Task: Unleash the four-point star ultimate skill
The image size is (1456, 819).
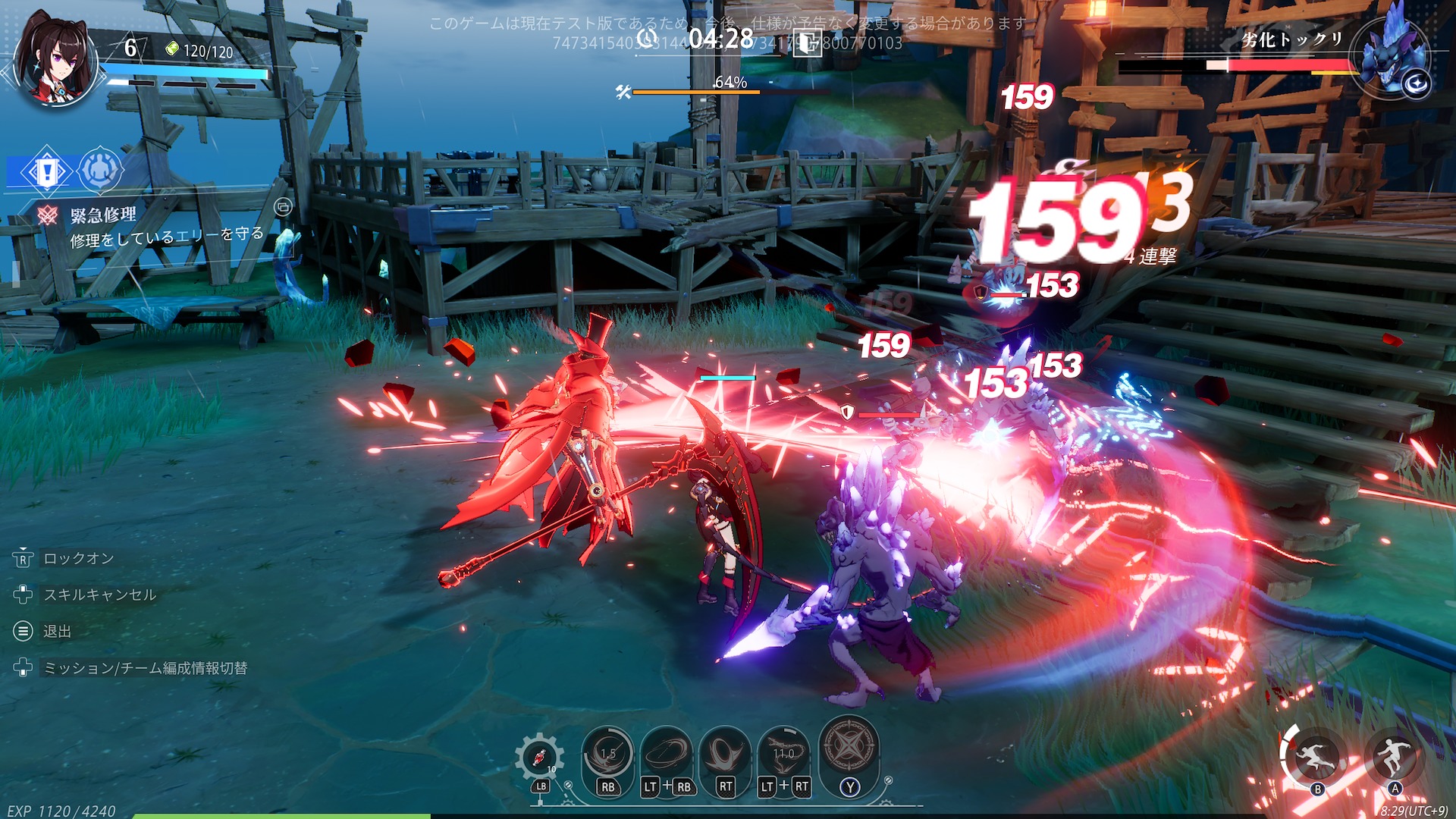Action: (849, 747)
